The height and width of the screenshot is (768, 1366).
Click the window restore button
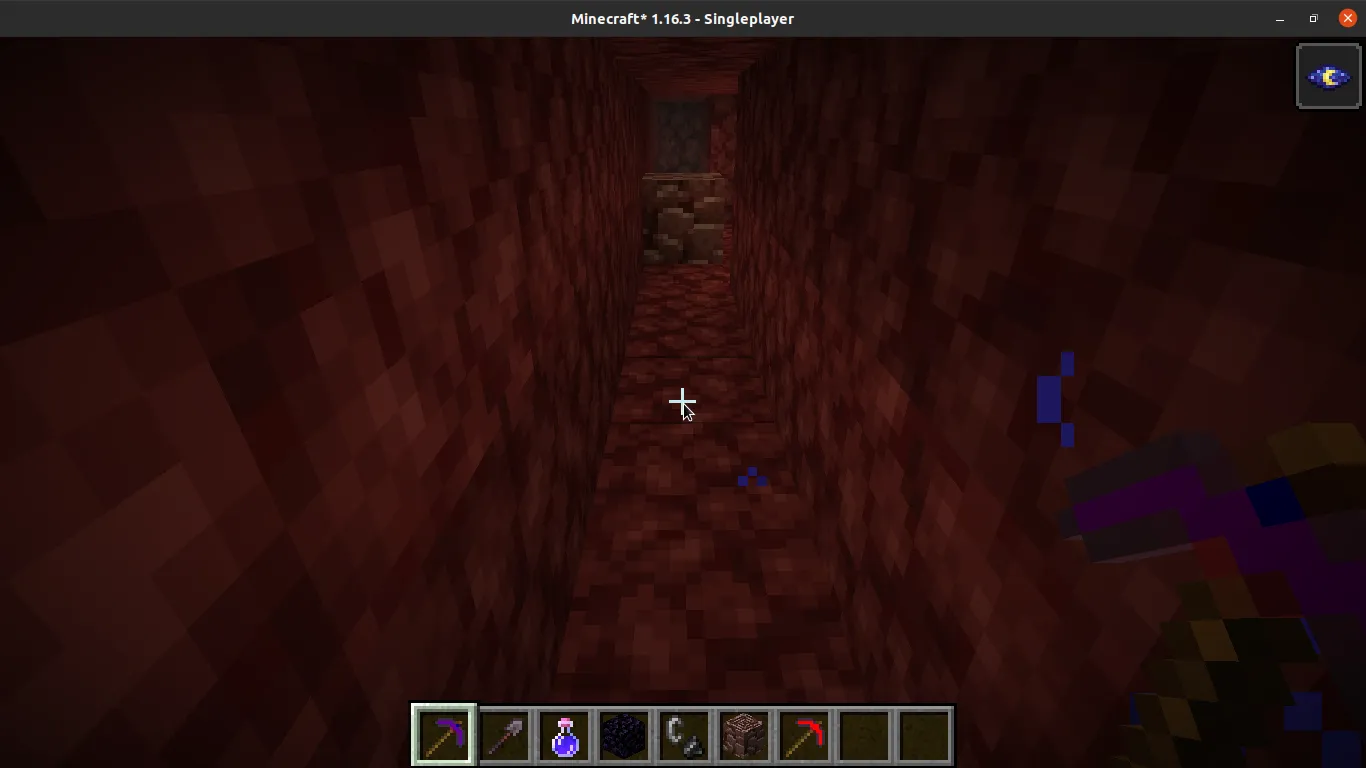(x=1313, y=18)
